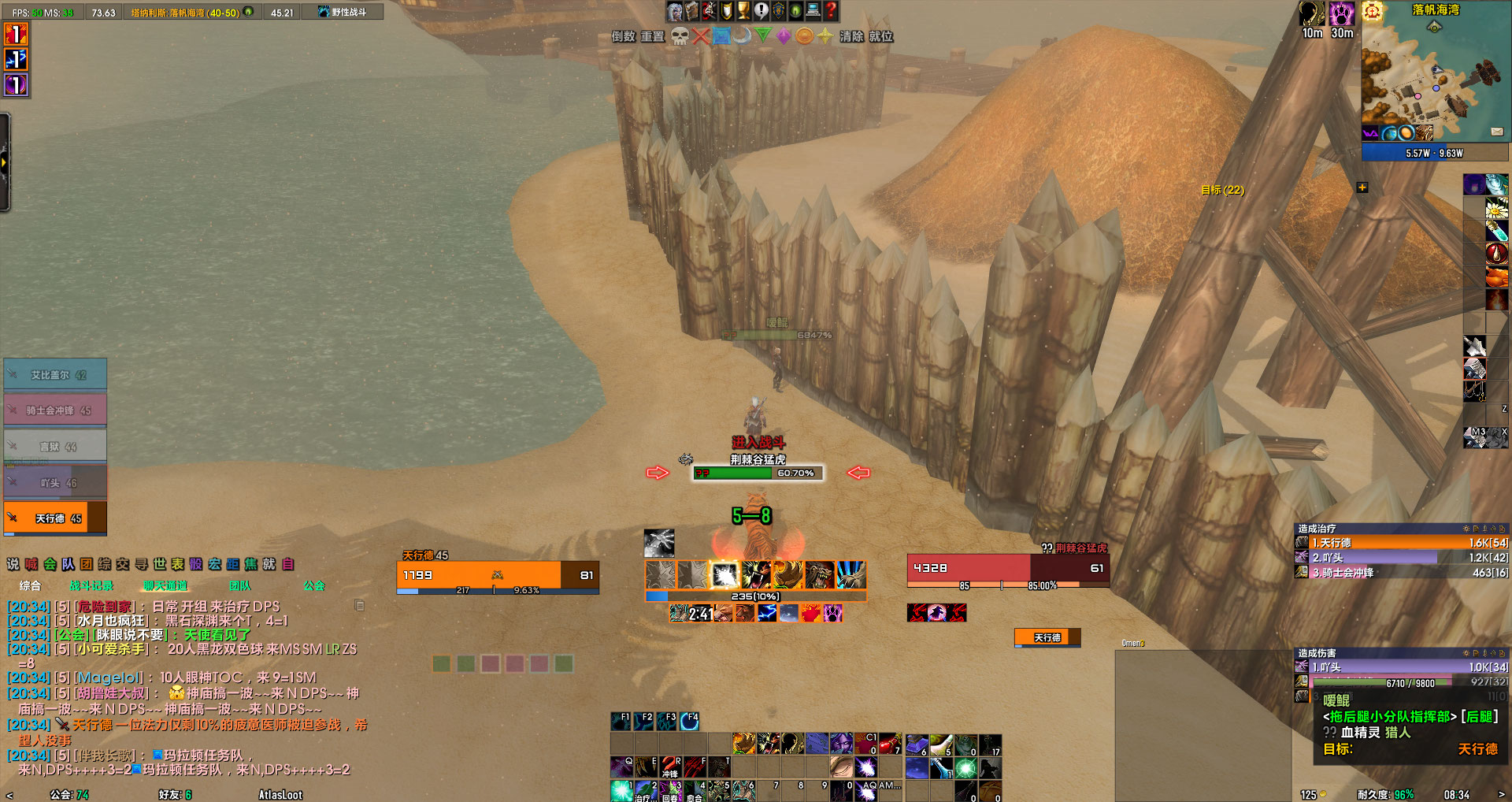Toggle the chat copy icon beside messages
Screen dimensions: 1512x802
[x=361, y=605]
